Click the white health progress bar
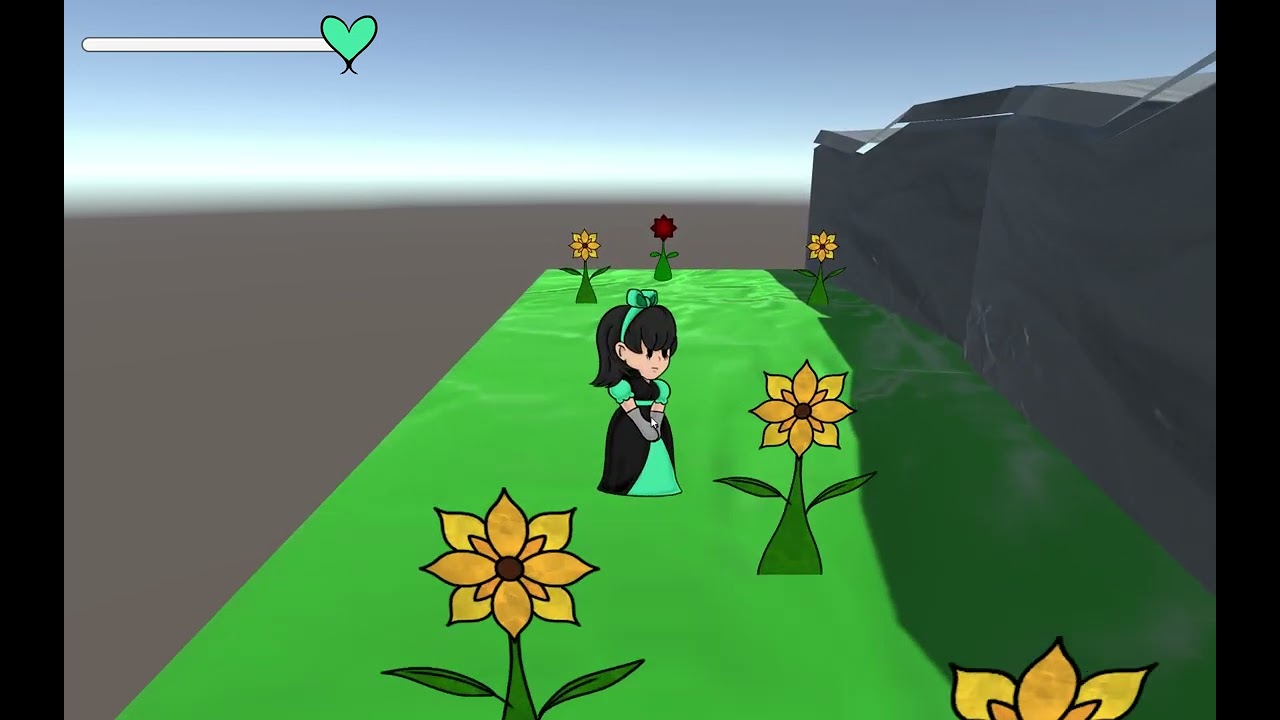Screen dimensions: 1280x720 point(200,43)
